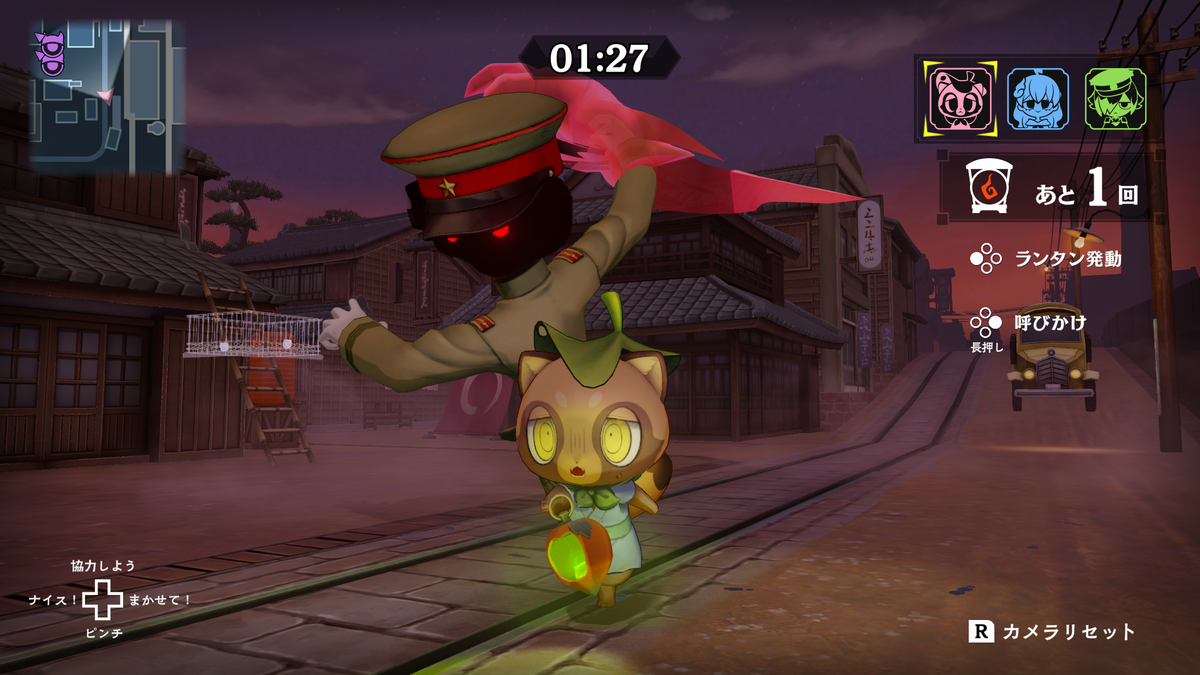Select the pink tanuki character portrait
1200x675 pixels.
coord(960,98)
